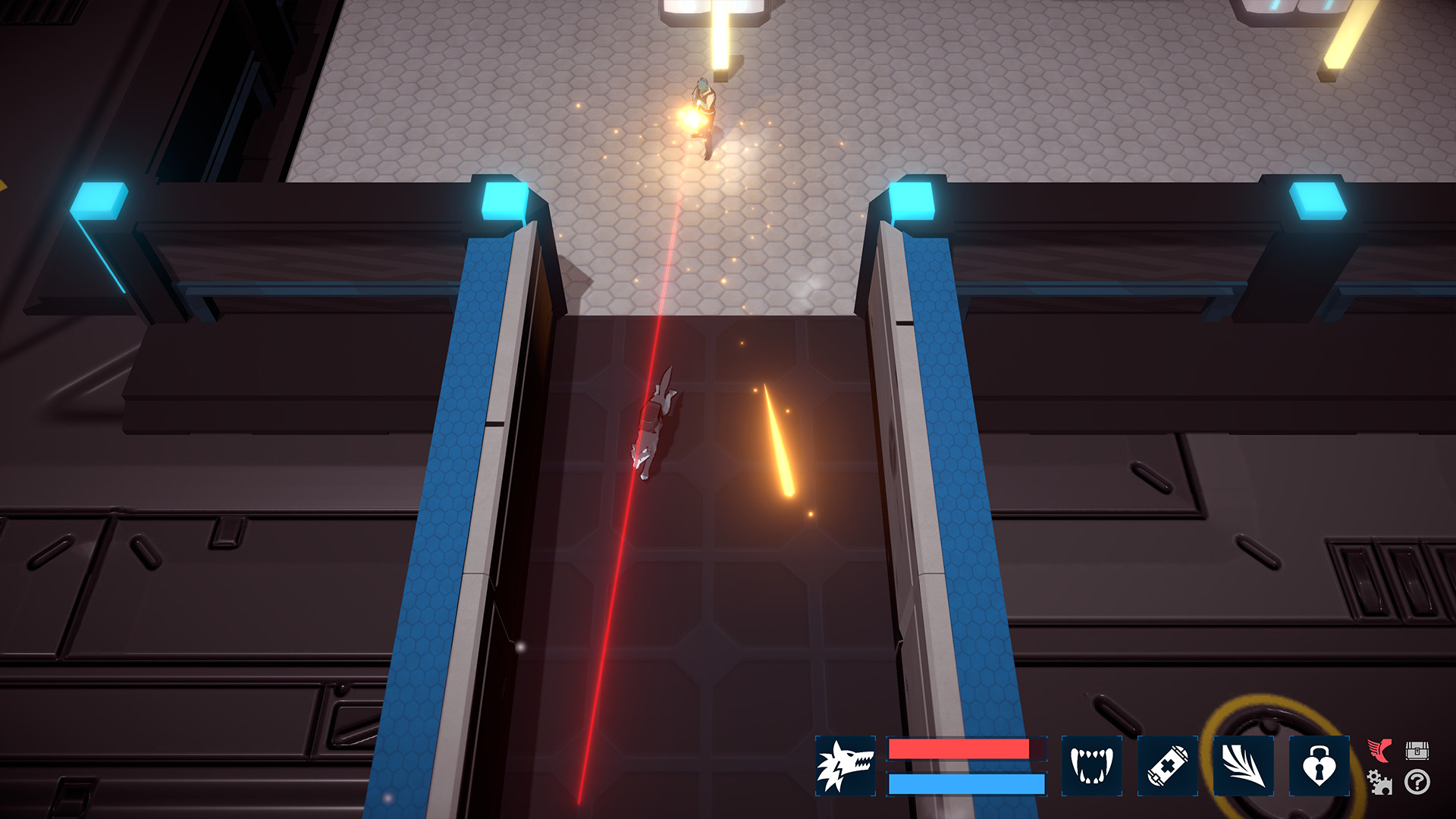
Task: Click the question mark help icon
Action: (1417, 783)
